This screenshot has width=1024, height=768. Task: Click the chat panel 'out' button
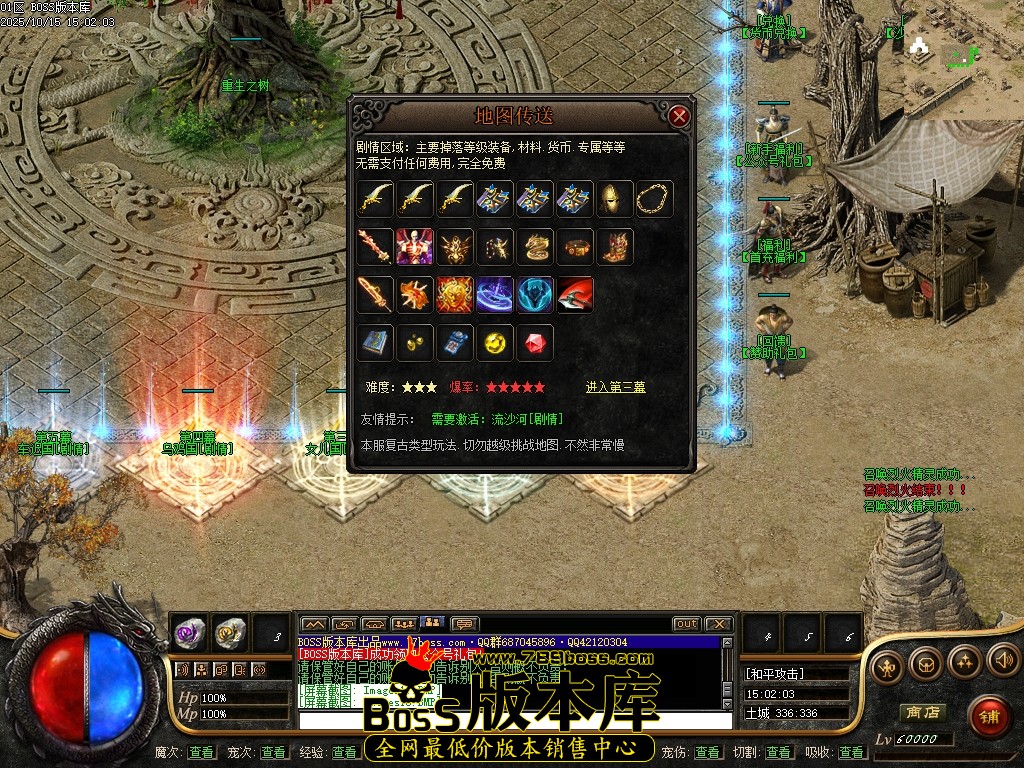tap(686, 624)
